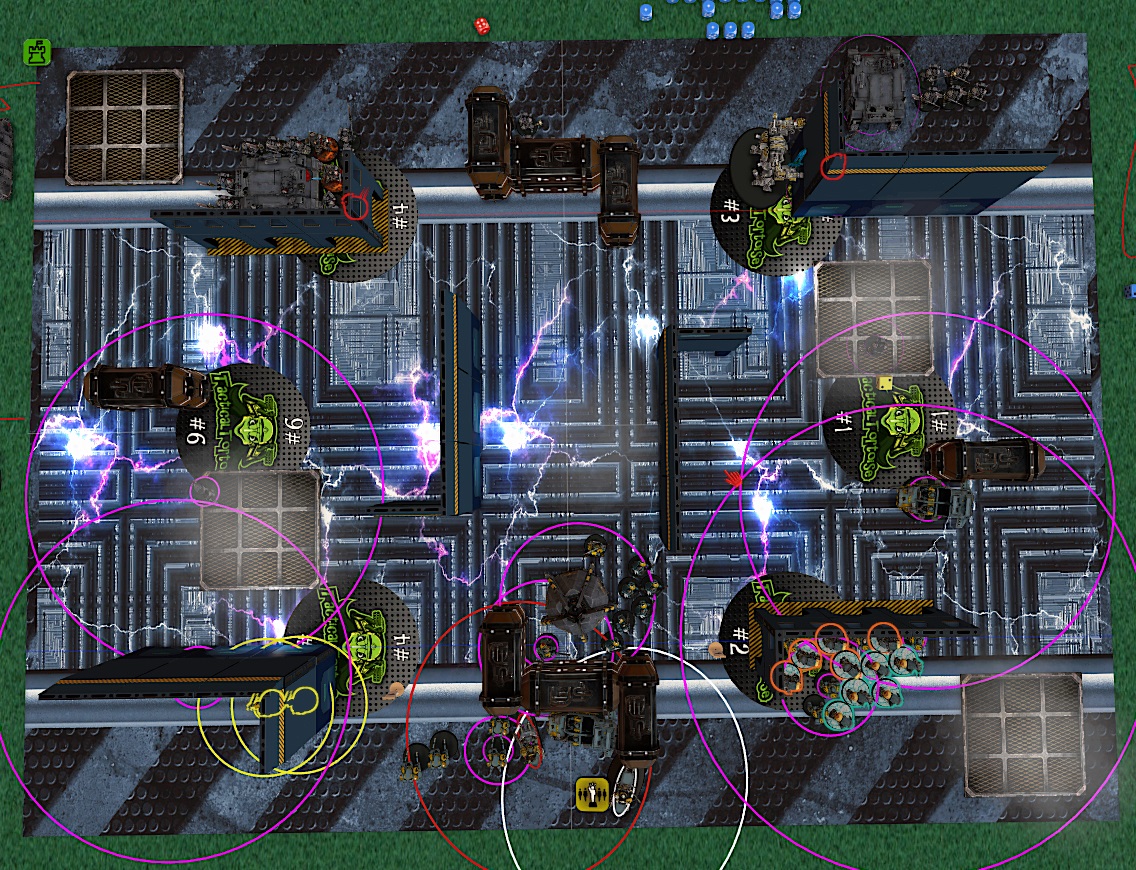1136x870 pixels.
Task: Click the green castle tower icon
Action: click(x=37, y=53)
